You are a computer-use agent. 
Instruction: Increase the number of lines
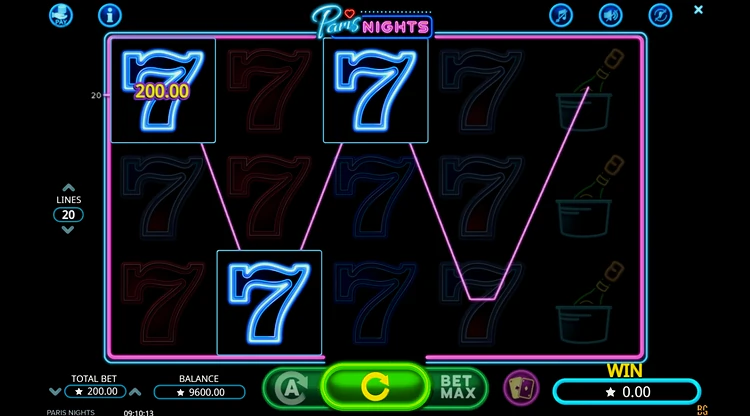click(68, 187)
